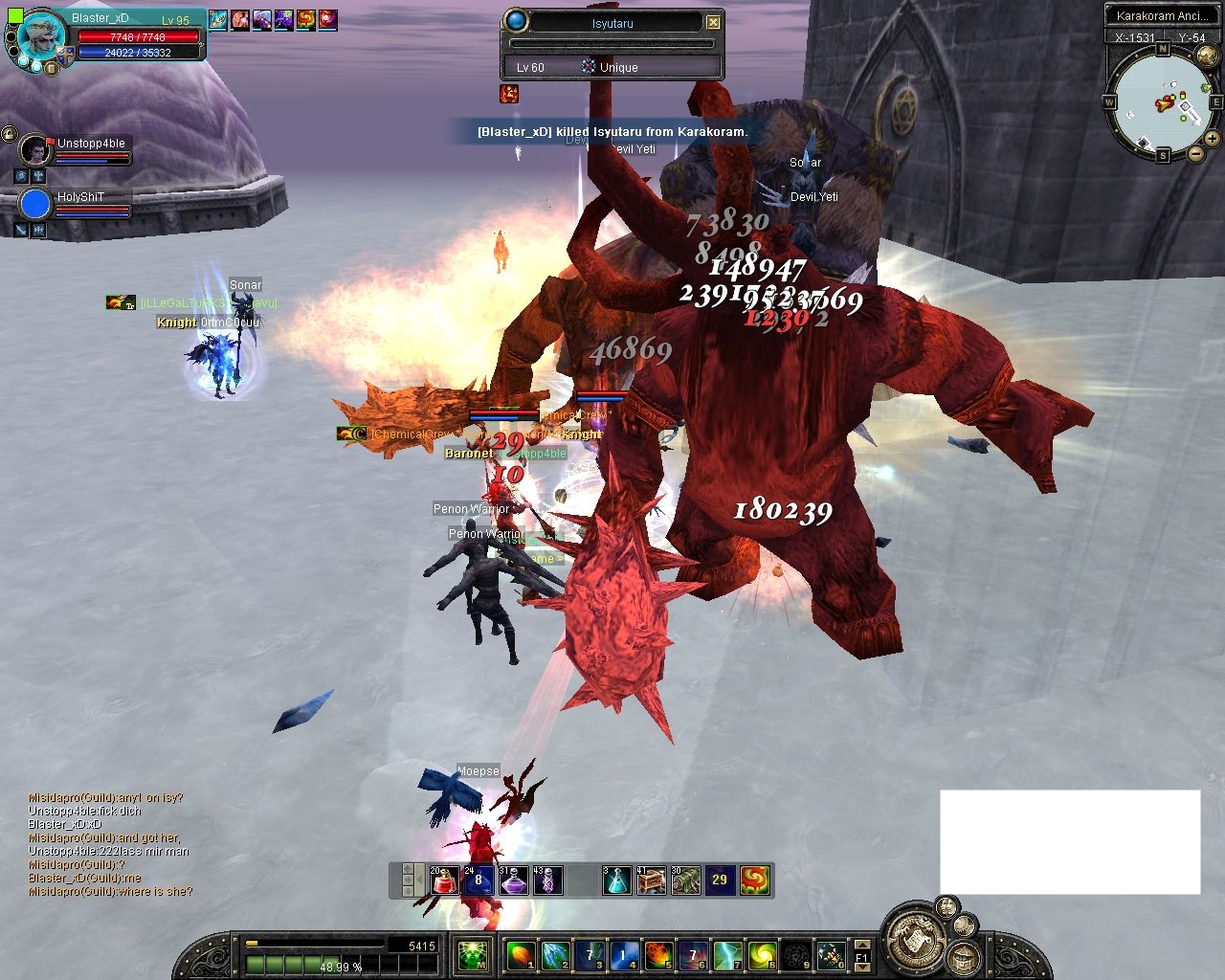Activate the ice shard skill in slot 2
Image resolution: width=1225 pixels, height=980 pixels.
[554, 955]
